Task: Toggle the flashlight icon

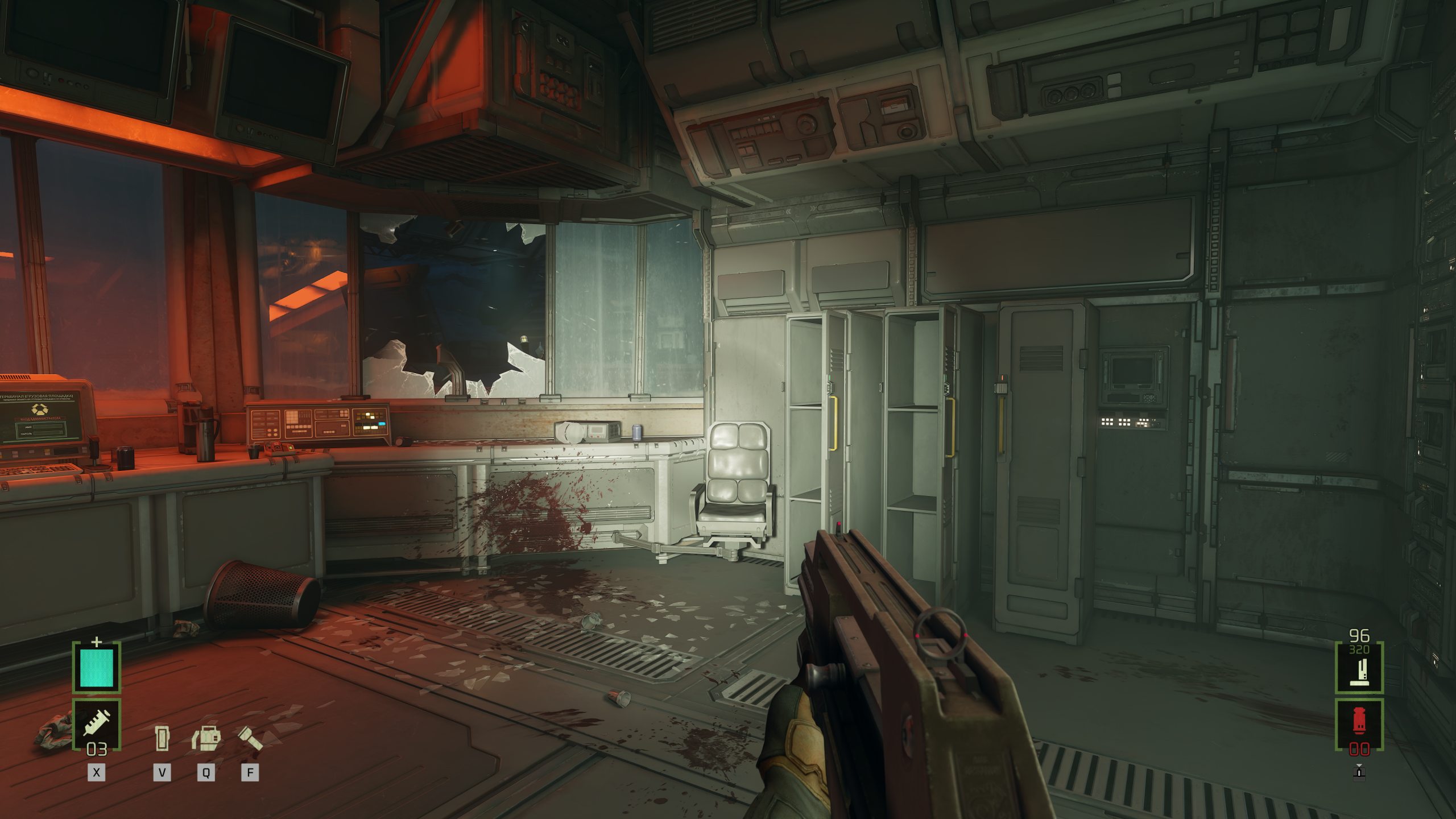Action: point(249,738)
